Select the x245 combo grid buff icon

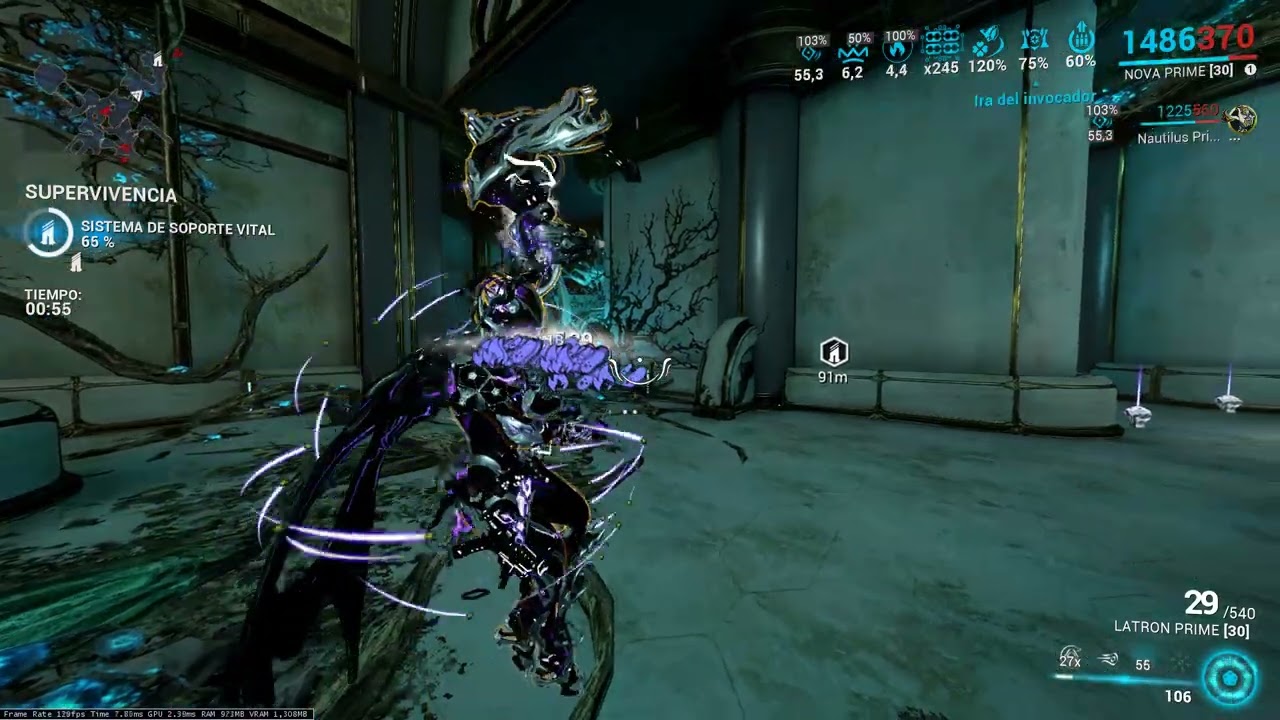coord(941,44)
